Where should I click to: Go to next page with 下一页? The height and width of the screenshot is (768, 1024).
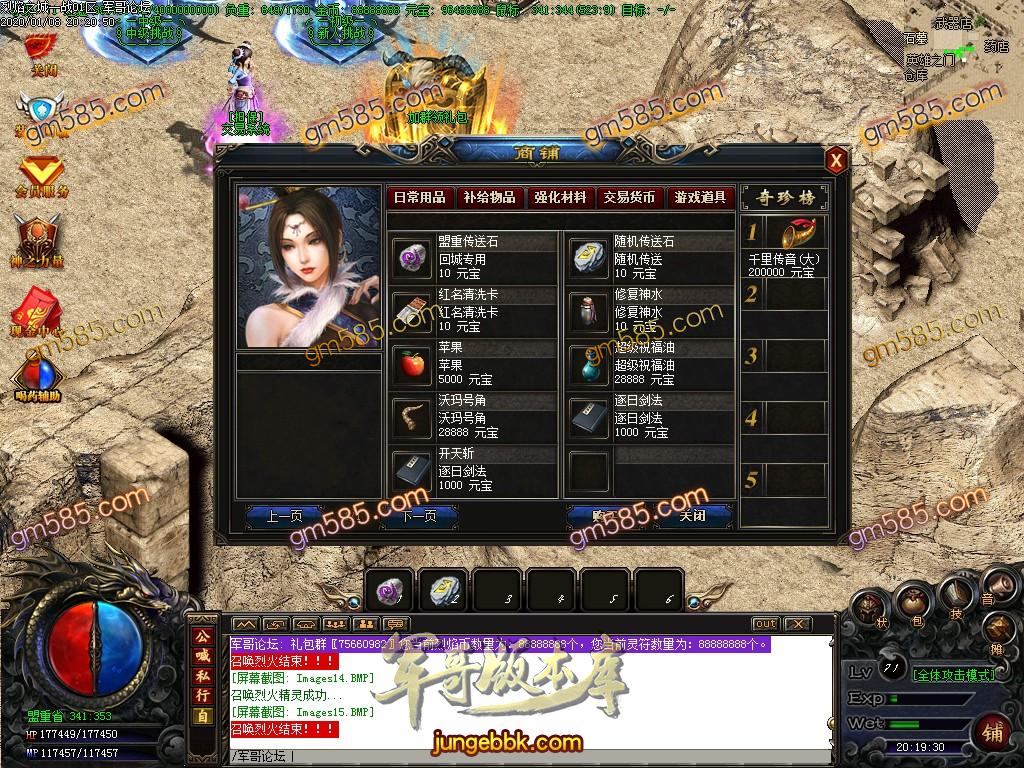(x=419, y=516)
